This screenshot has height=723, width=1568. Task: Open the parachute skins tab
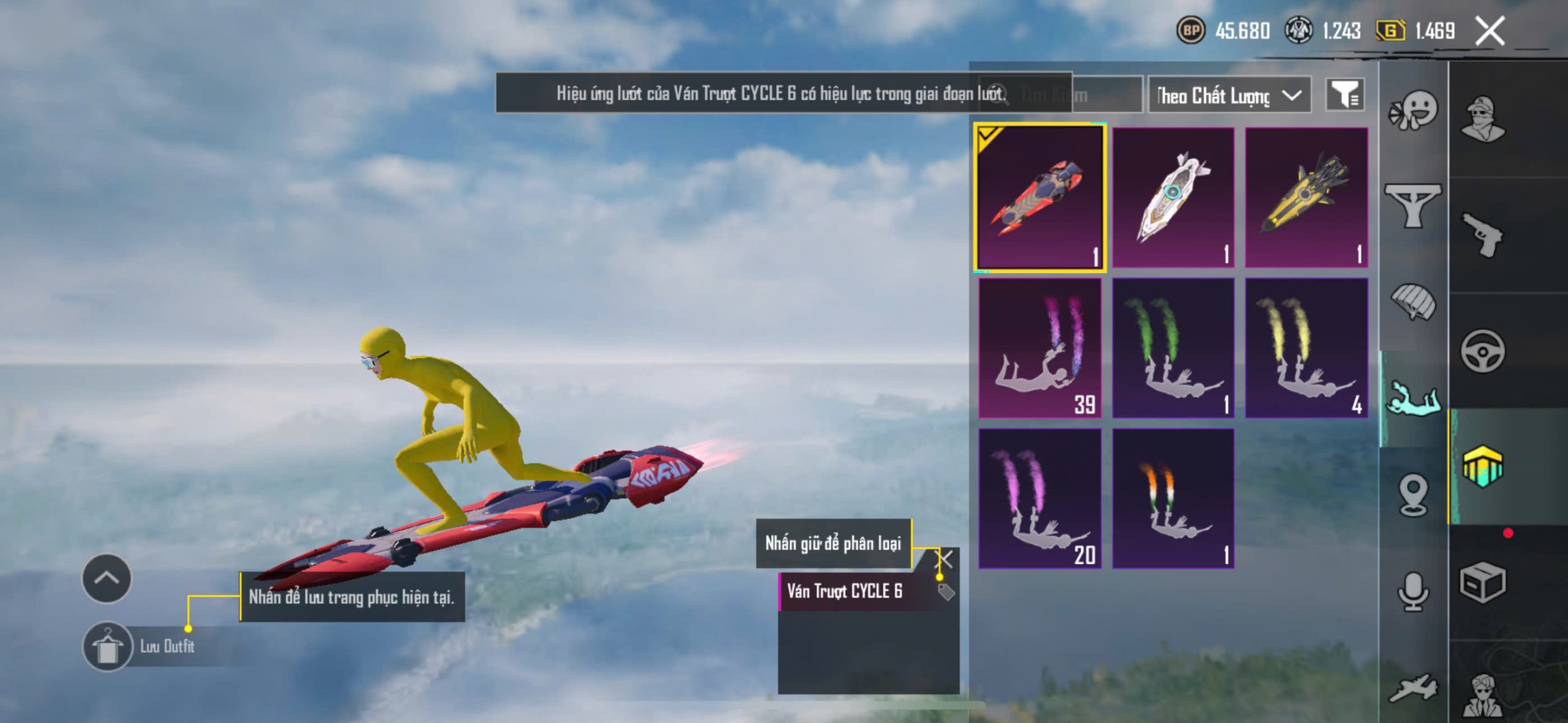pyautogui.click(x=1412, y=301)
